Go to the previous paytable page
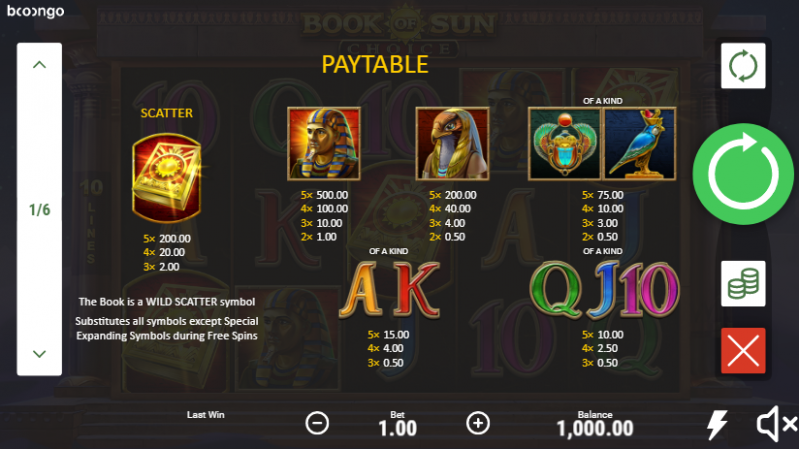 [40, 65]
